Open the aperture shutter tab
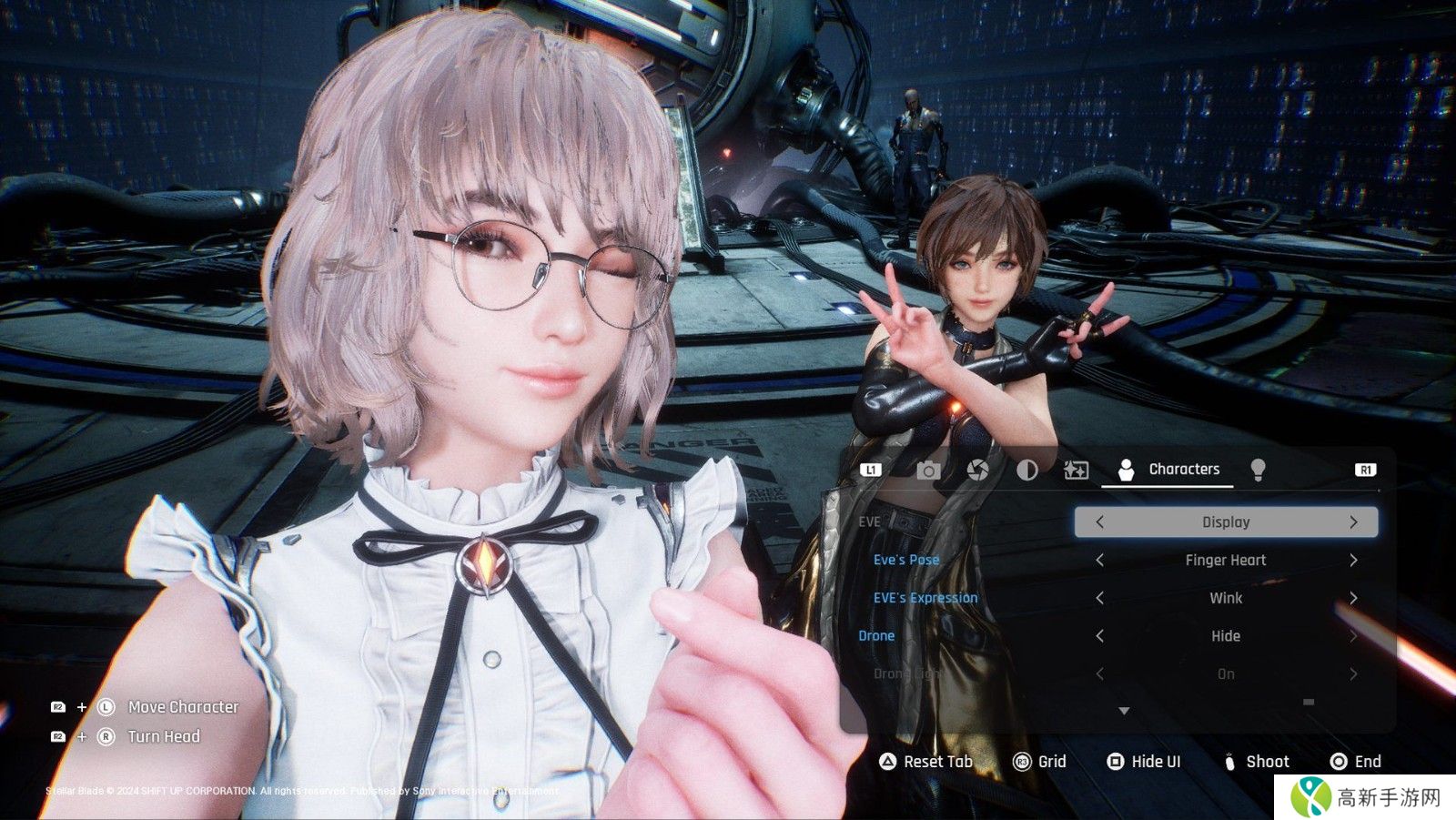Viewport: 1456px width, 820px height. coord(977,470)
